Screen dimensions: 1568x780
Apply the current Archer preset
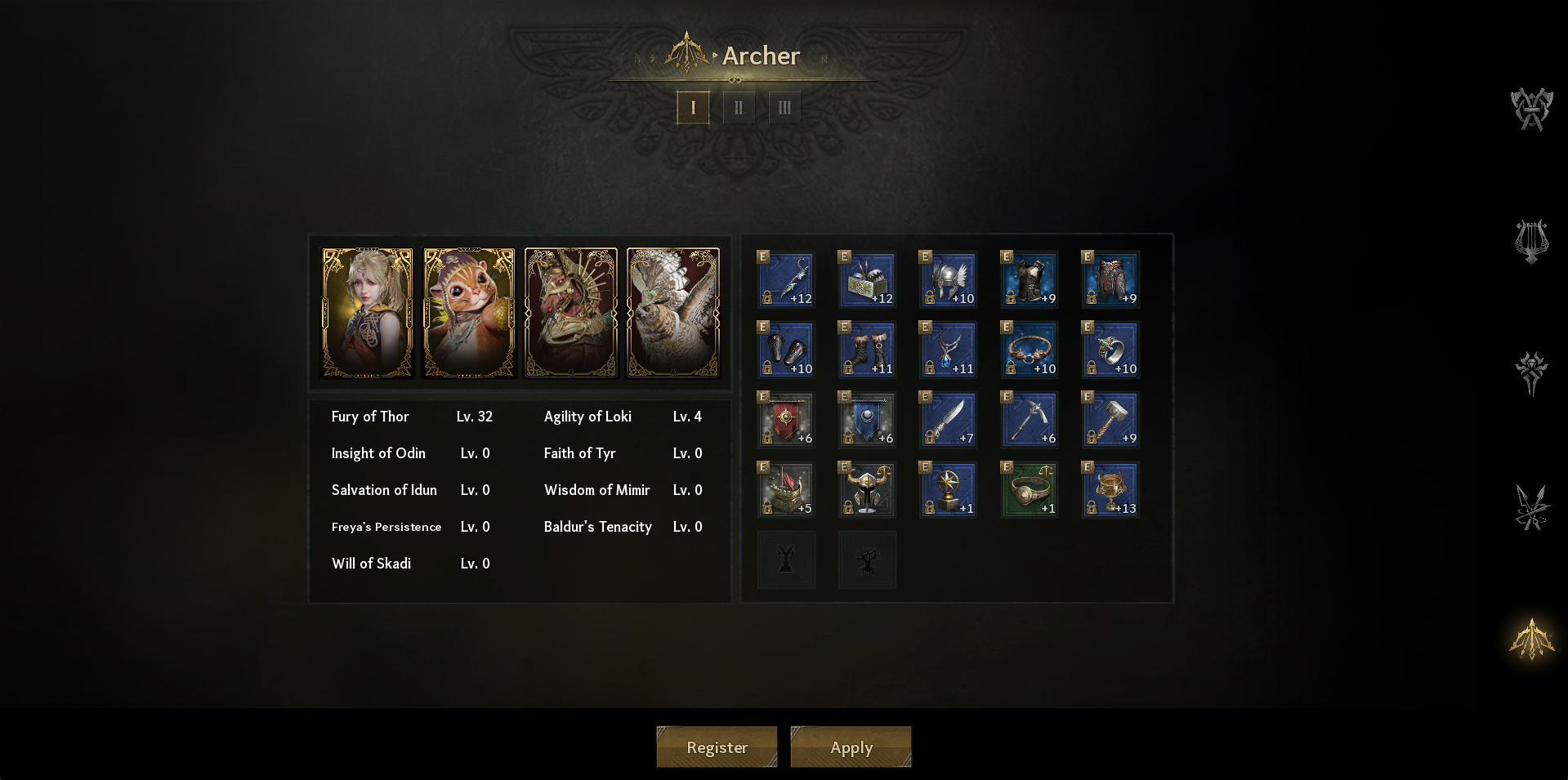click(851, 747)
